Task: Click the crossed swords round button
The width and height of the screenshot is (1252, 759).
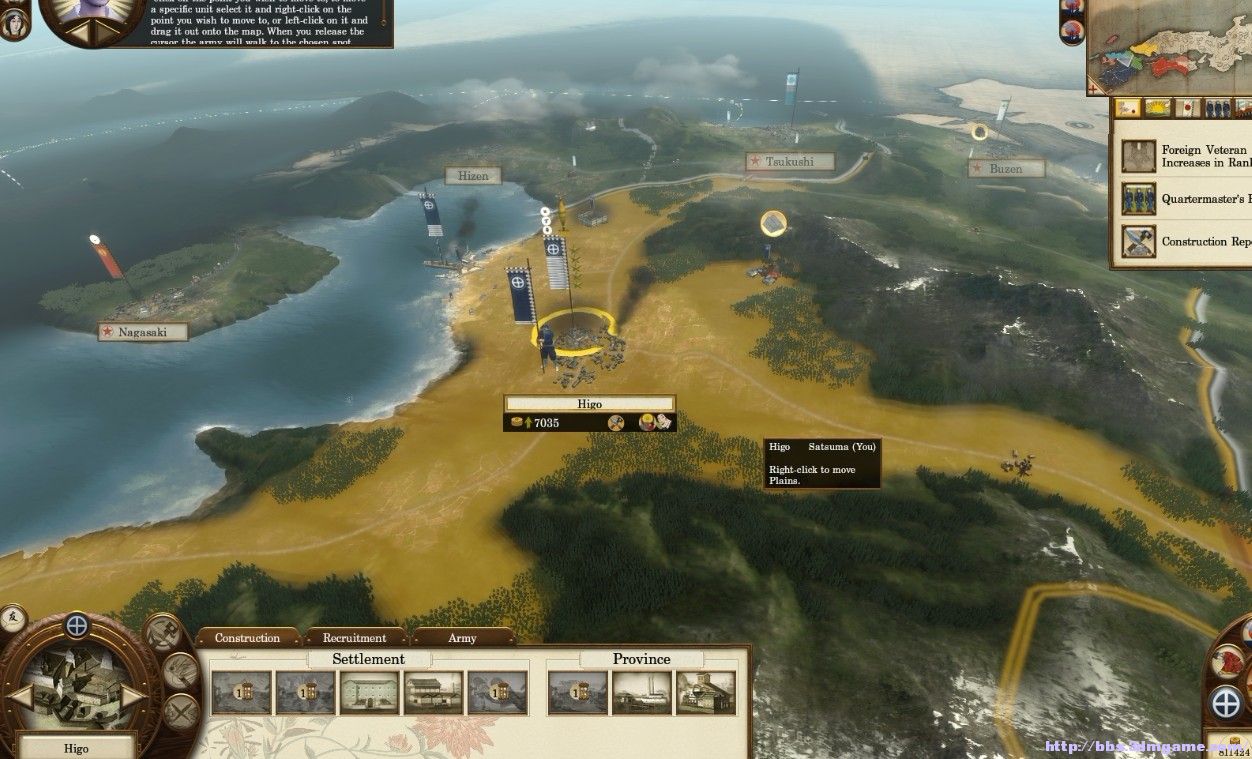Action: coord(181,712)
